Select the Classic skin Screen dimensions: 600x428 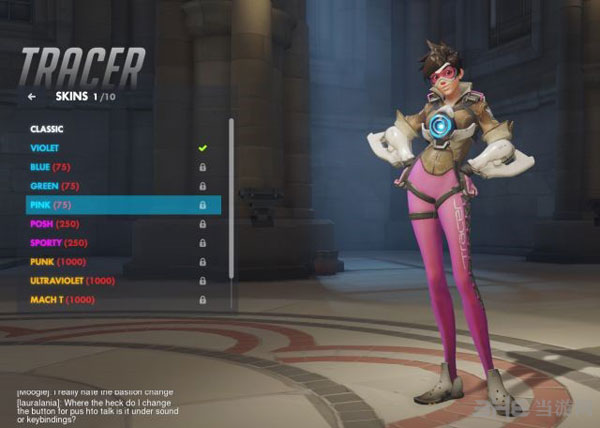47,129
